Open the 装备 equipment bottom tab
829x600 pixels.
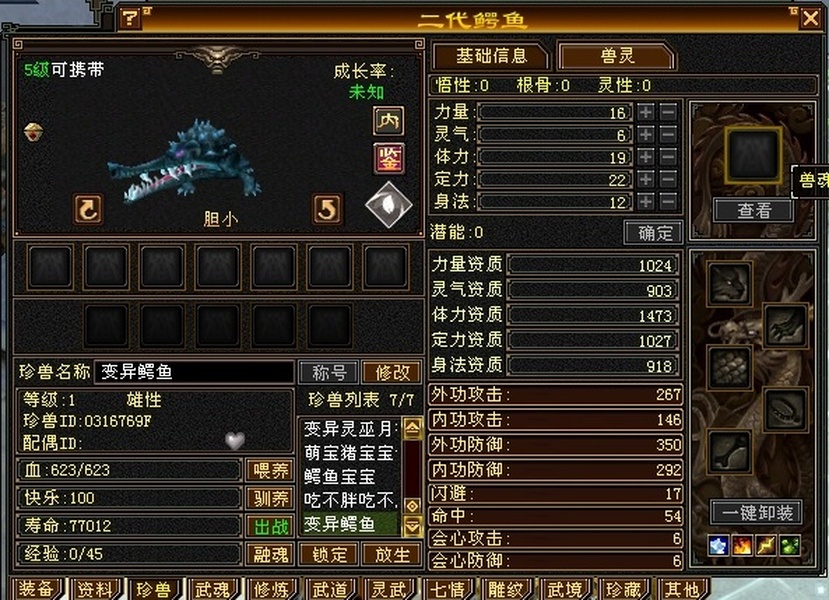coord(36,589)
